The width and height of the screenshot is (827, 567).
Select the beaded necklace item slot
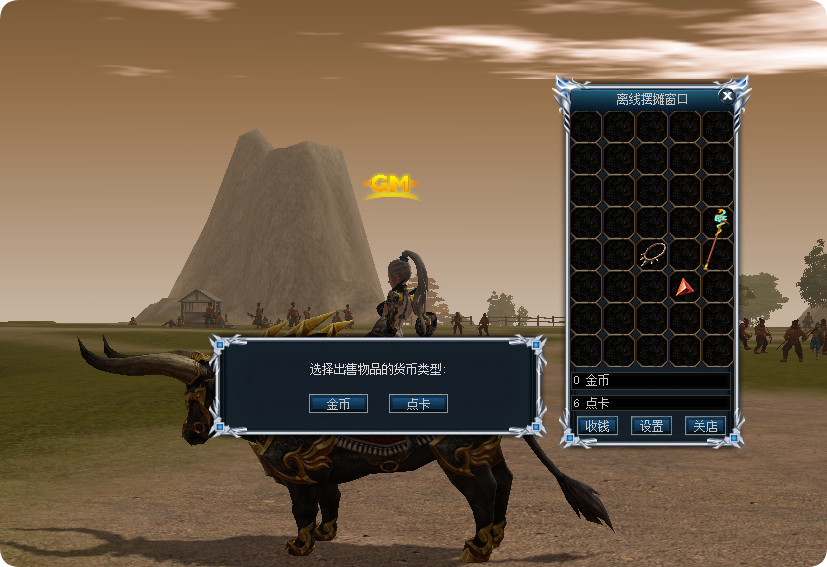pyautogui.click(x=652, y=255)
